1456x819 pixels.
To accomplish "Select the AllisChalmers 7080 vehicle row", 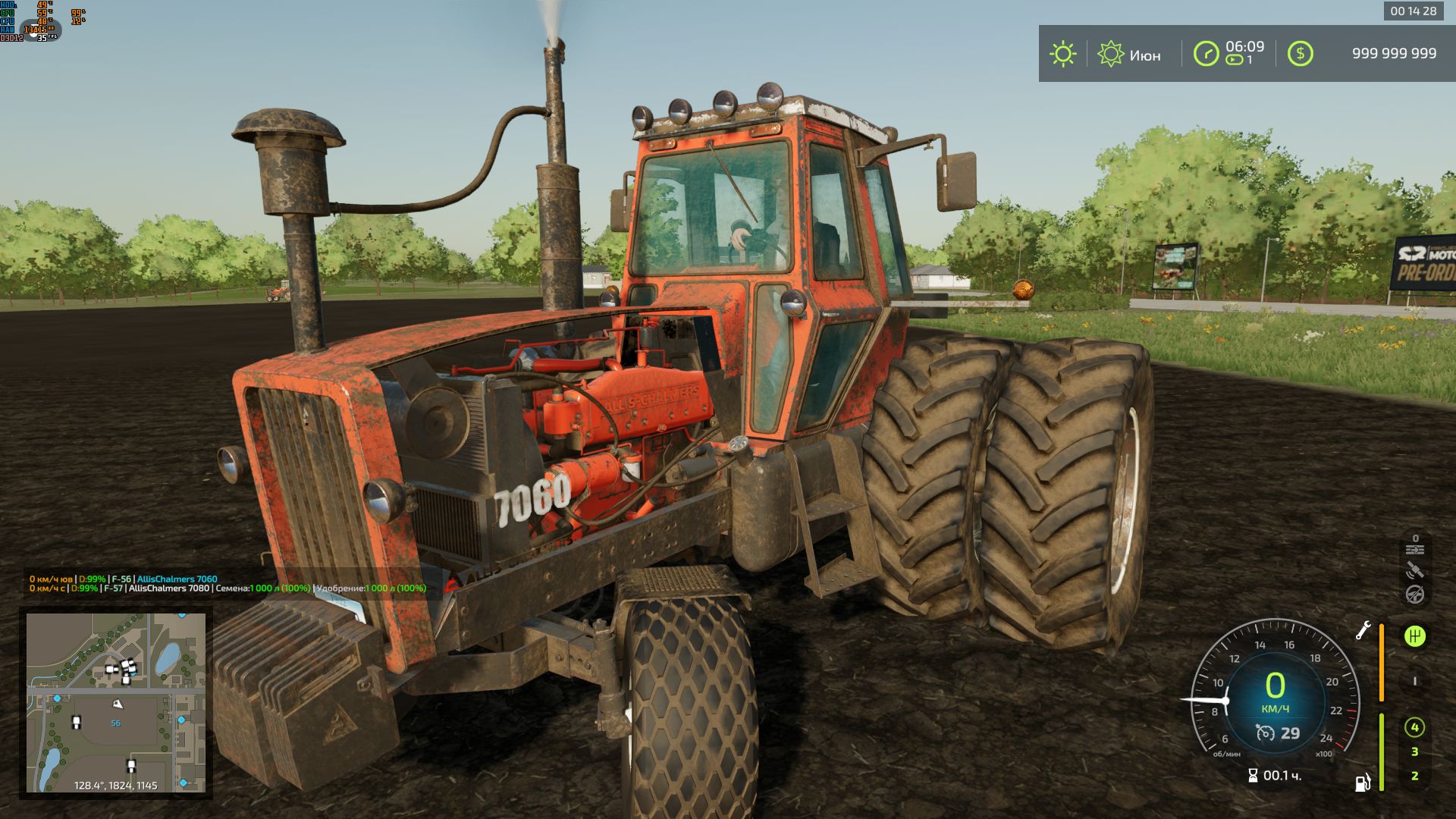I will tap(168, 588).
